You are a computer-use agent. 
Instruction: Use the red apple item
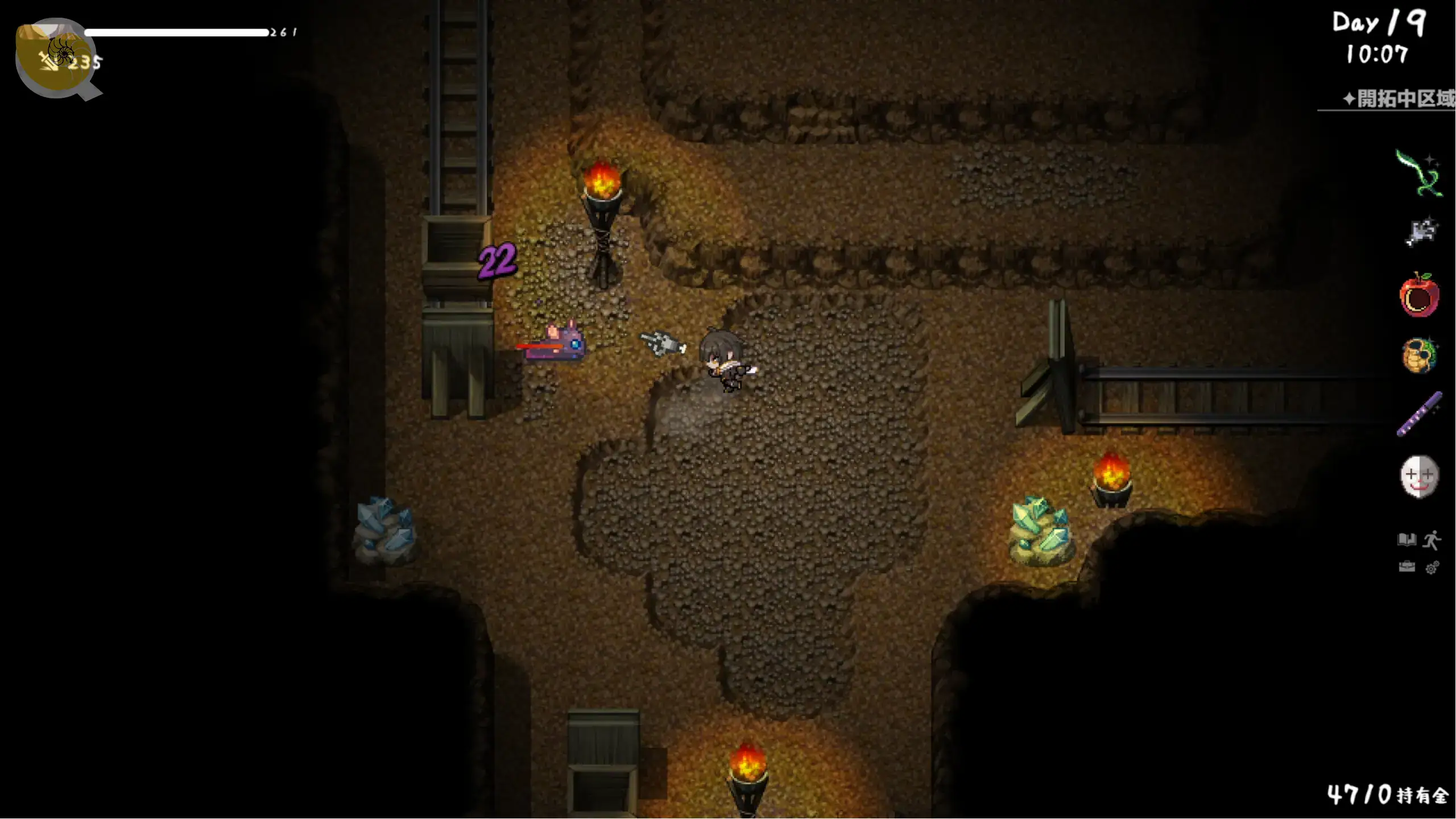pos(1419,295)
